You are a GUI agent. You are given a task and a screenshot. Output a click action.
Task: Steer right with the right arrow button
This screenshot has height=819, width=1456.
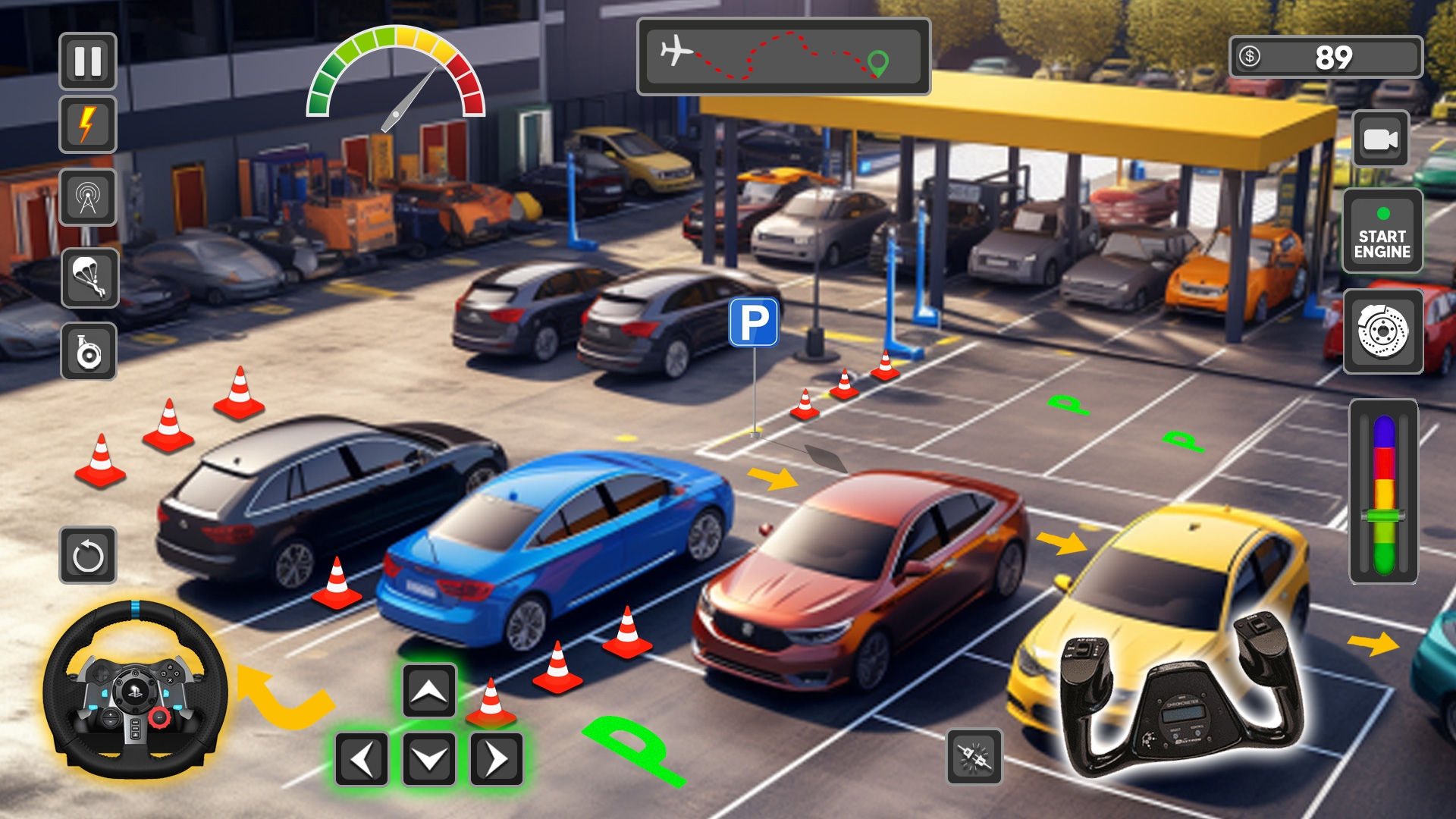[x=497, y=758]
